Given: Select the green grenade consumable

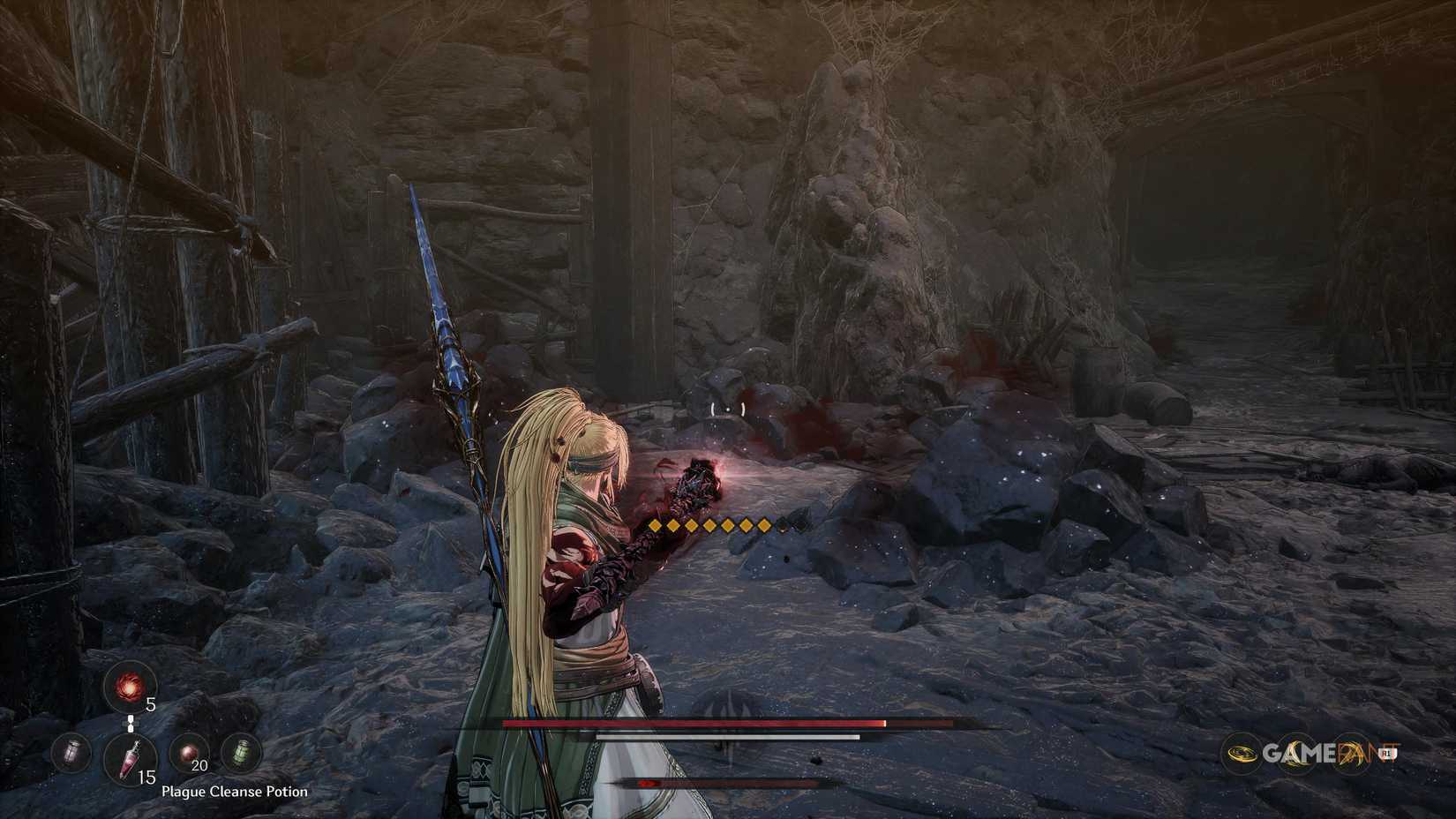Looking at the screenshot, I should (243, 753).
